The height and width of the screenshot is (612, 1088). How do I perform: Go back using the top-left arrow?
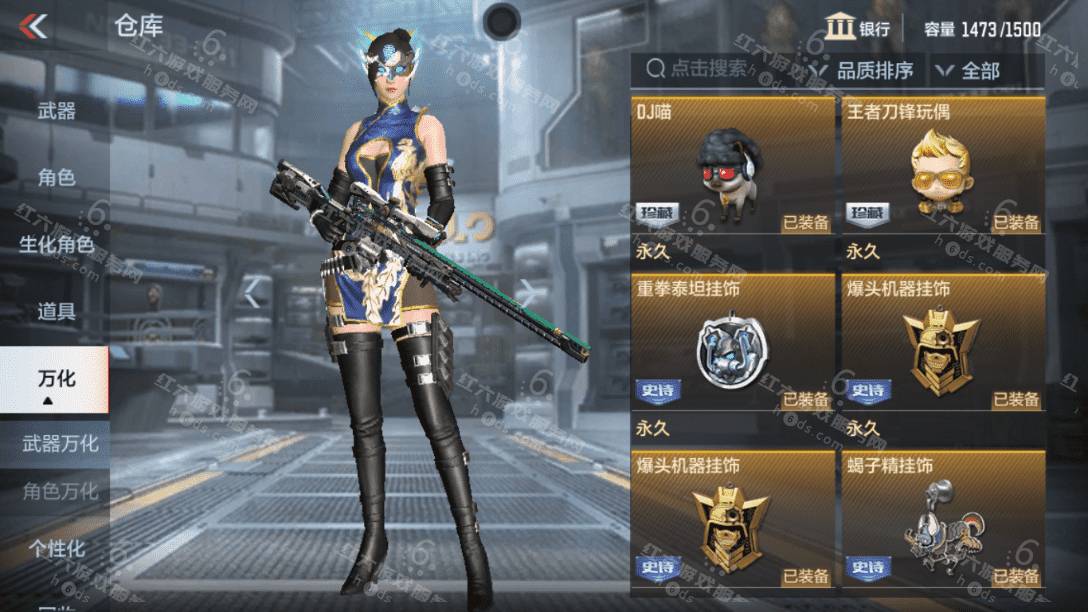tap(34, 26)
